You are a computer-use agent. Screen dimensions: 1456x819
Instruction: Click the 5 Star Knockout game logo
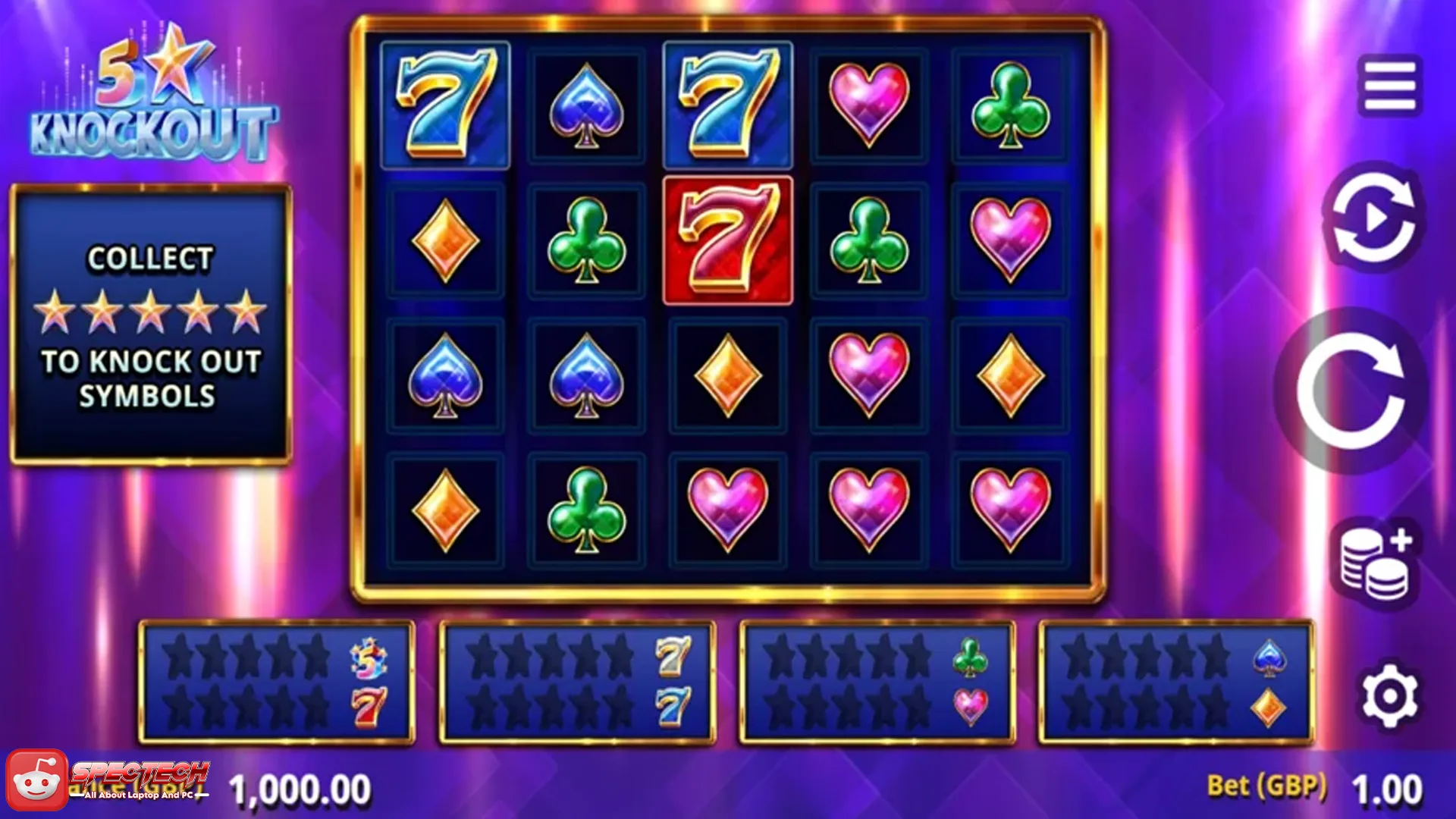click(x=152, y=95)
